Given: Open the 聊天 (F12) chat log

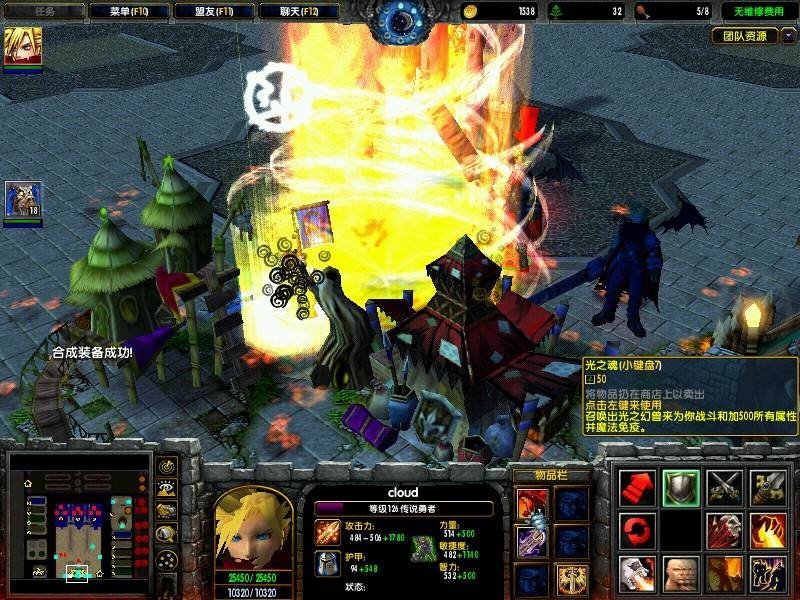Looking at the screenshot, I should pyautogui.click(x=298, y=11).
